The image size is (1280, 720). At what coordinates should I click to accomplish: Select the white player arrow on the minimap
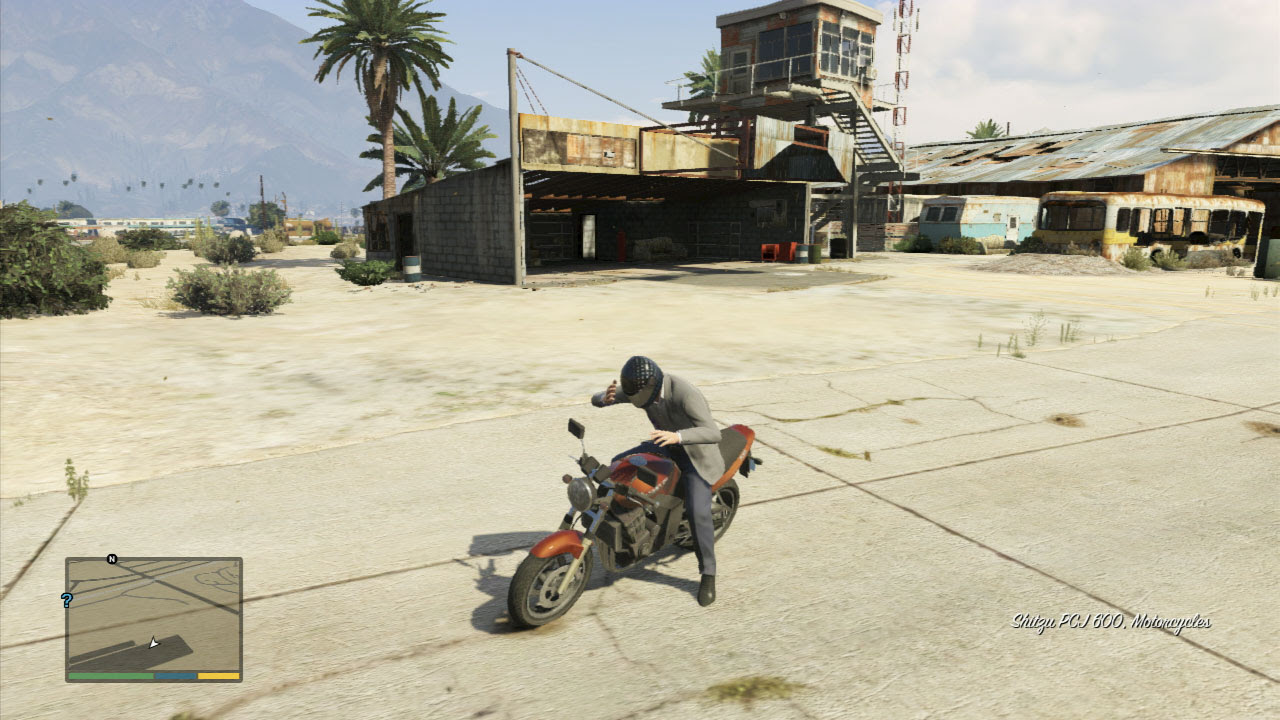(x=154, y=643)
